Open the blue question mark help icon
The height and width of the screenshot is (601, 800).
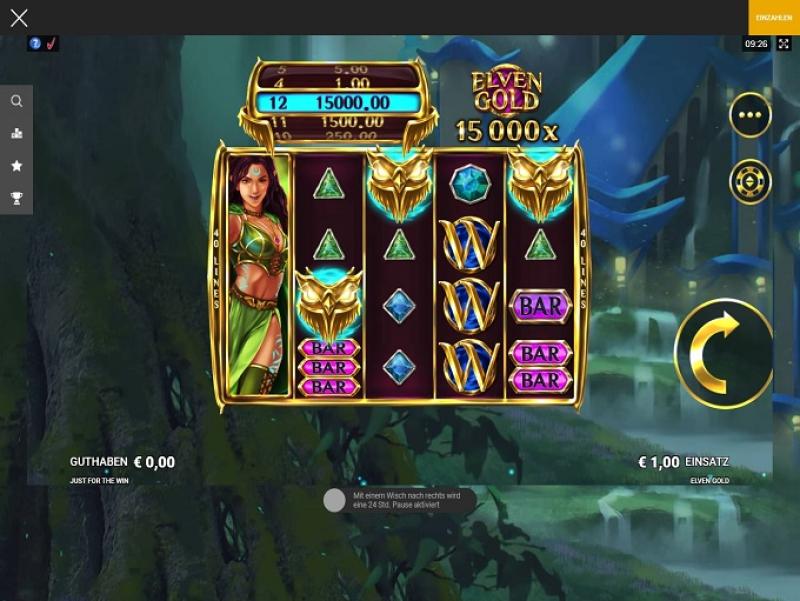pos(35,43)
